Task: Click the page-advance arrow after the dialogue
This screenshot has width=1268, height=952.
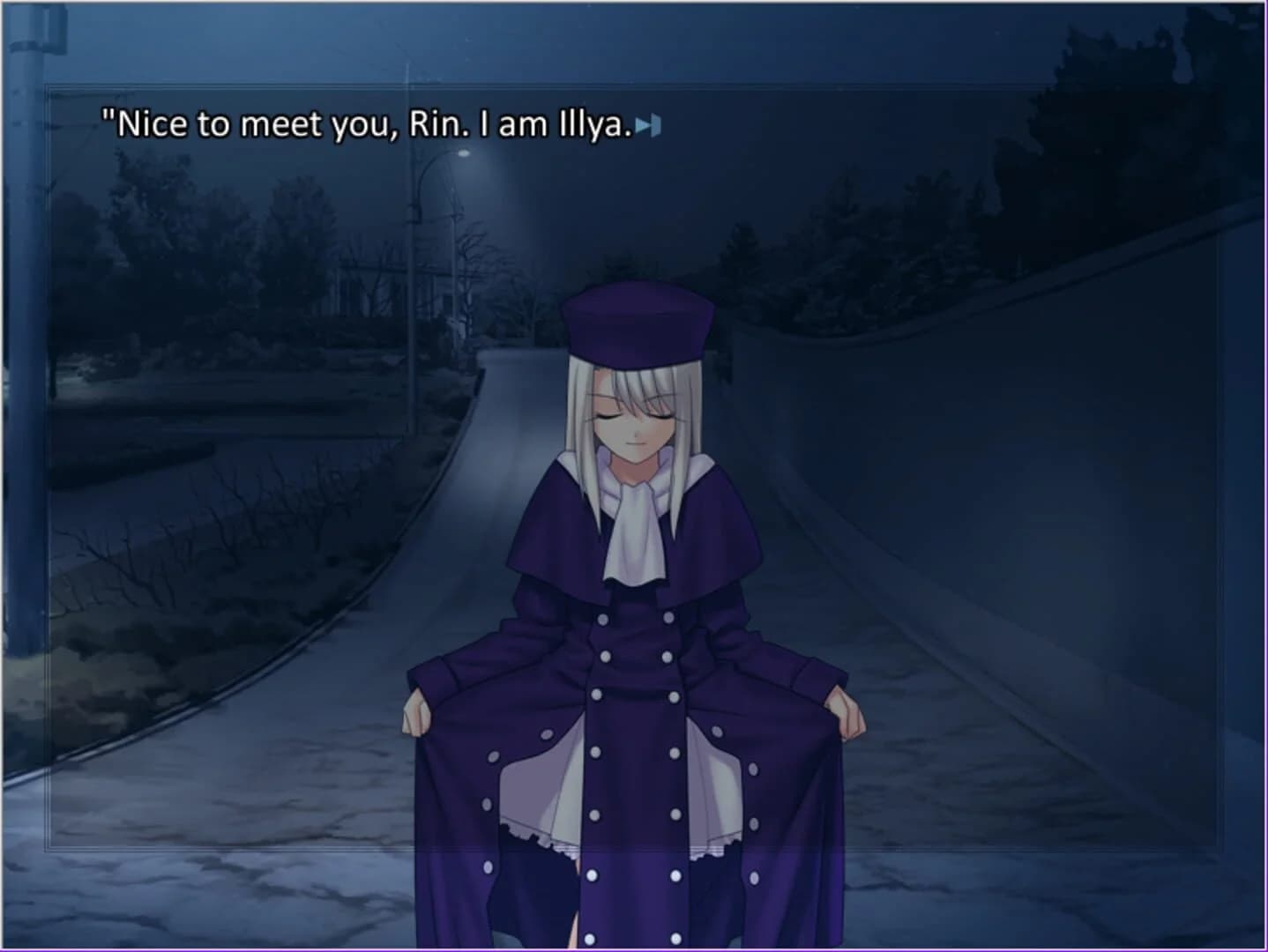Action: (x=648, y=126)
